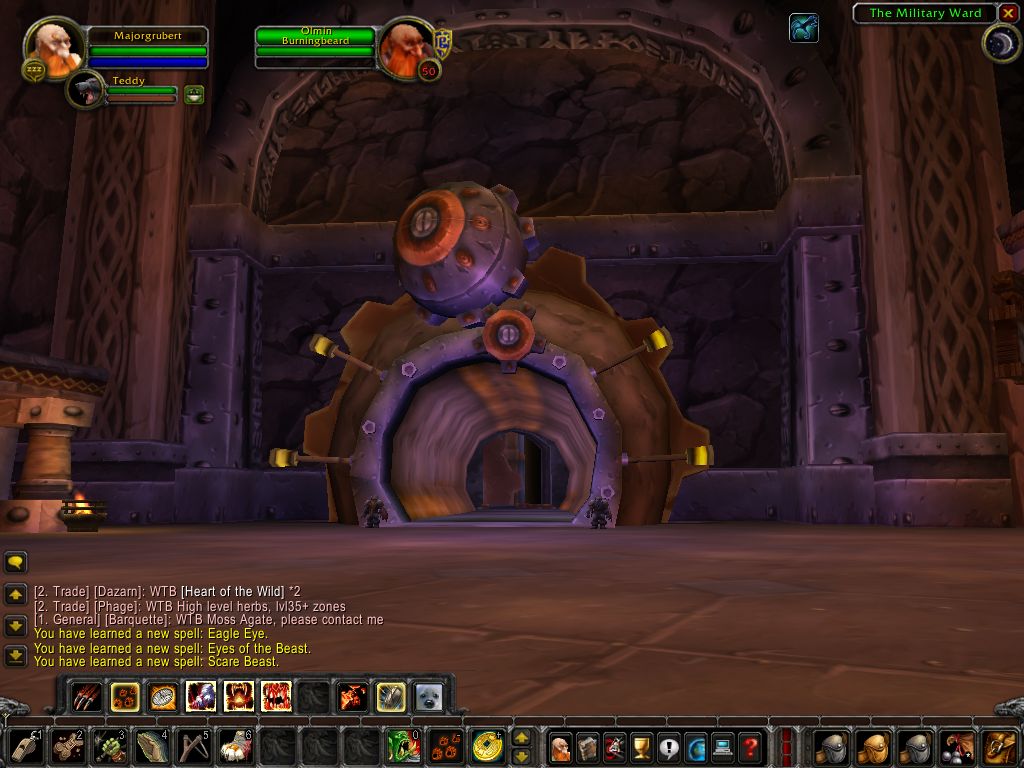Close the Military Ward minimap header
Image resolution: width=1024 pixels, height=768 pixels.
point(1006,13)
